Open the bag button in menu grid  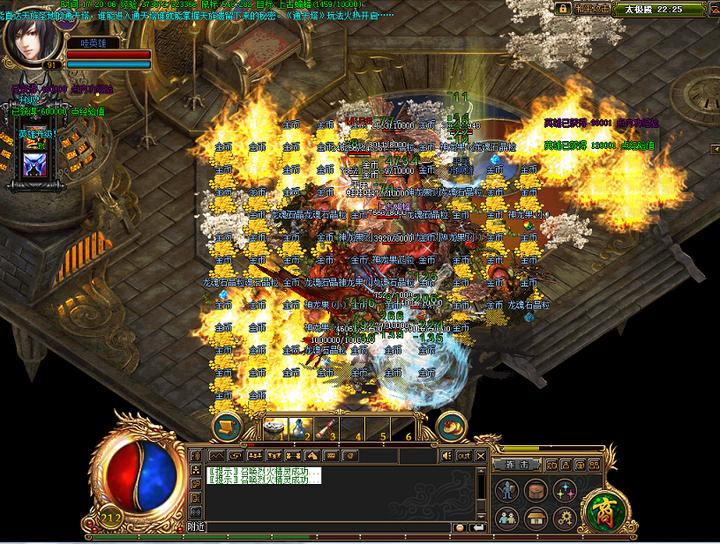pyautogui.click(x=537, y=490)
